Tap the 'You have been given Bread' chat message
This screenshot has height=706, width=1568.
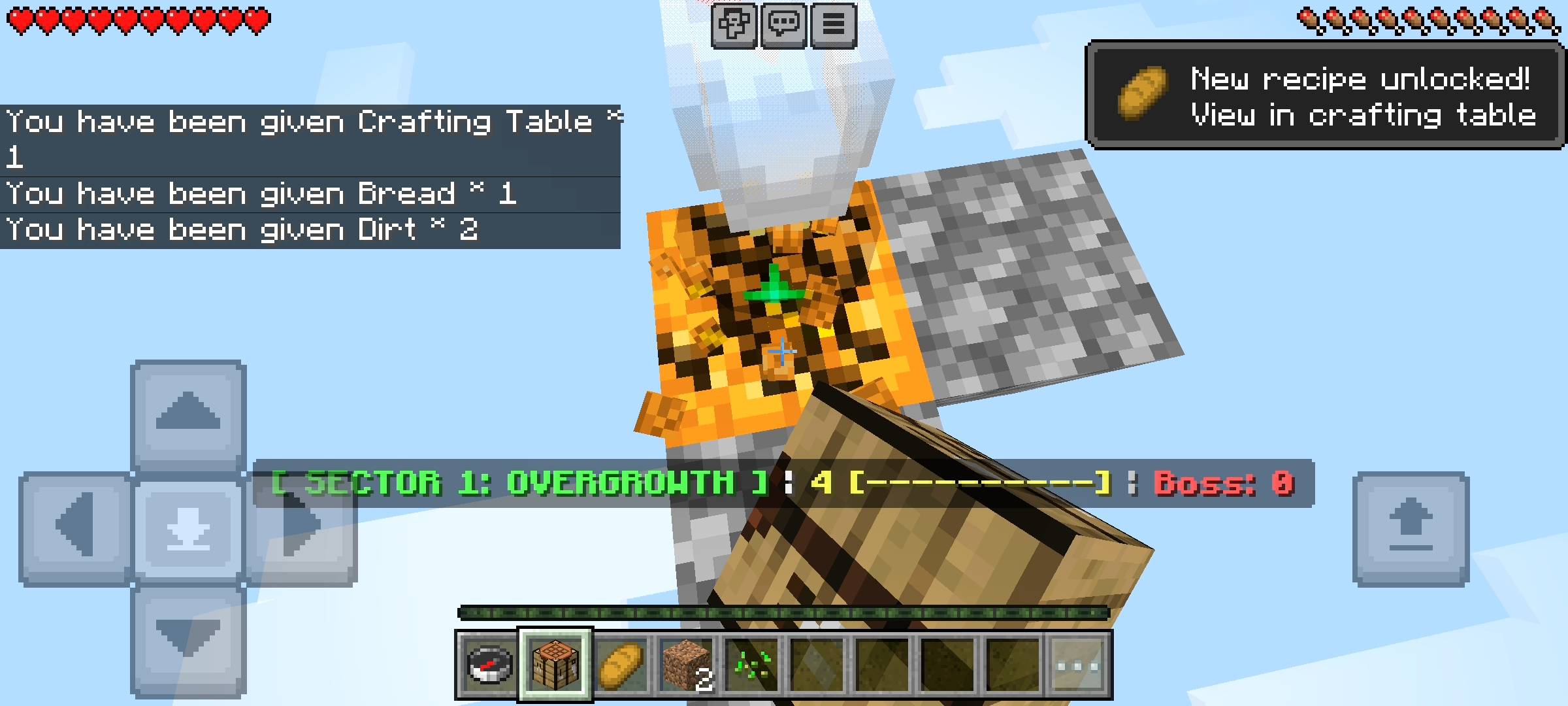click(261, 193)
